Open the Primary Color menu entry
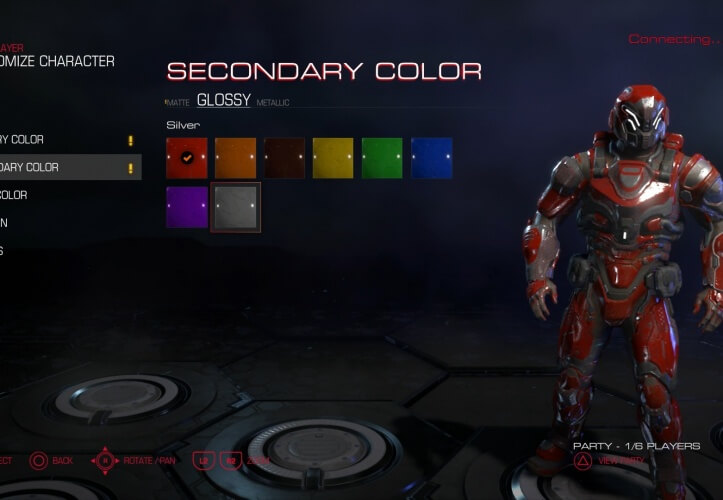 tap(25, 140)
